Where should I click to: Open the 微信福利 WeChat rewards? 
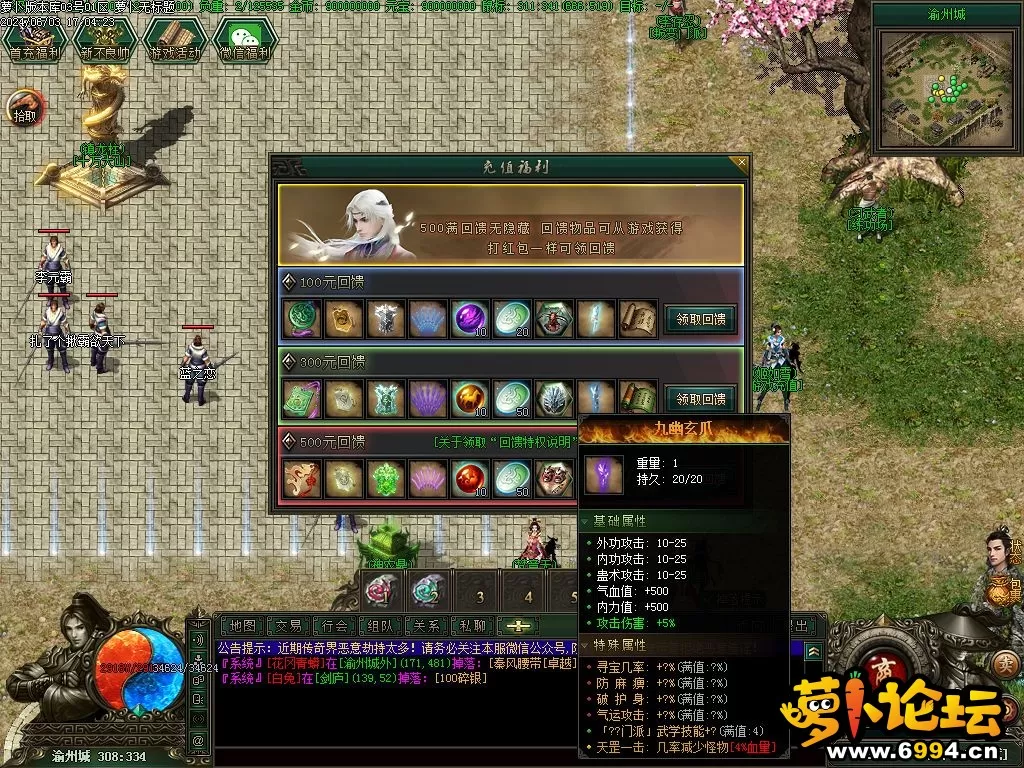[x=243, y=42]
